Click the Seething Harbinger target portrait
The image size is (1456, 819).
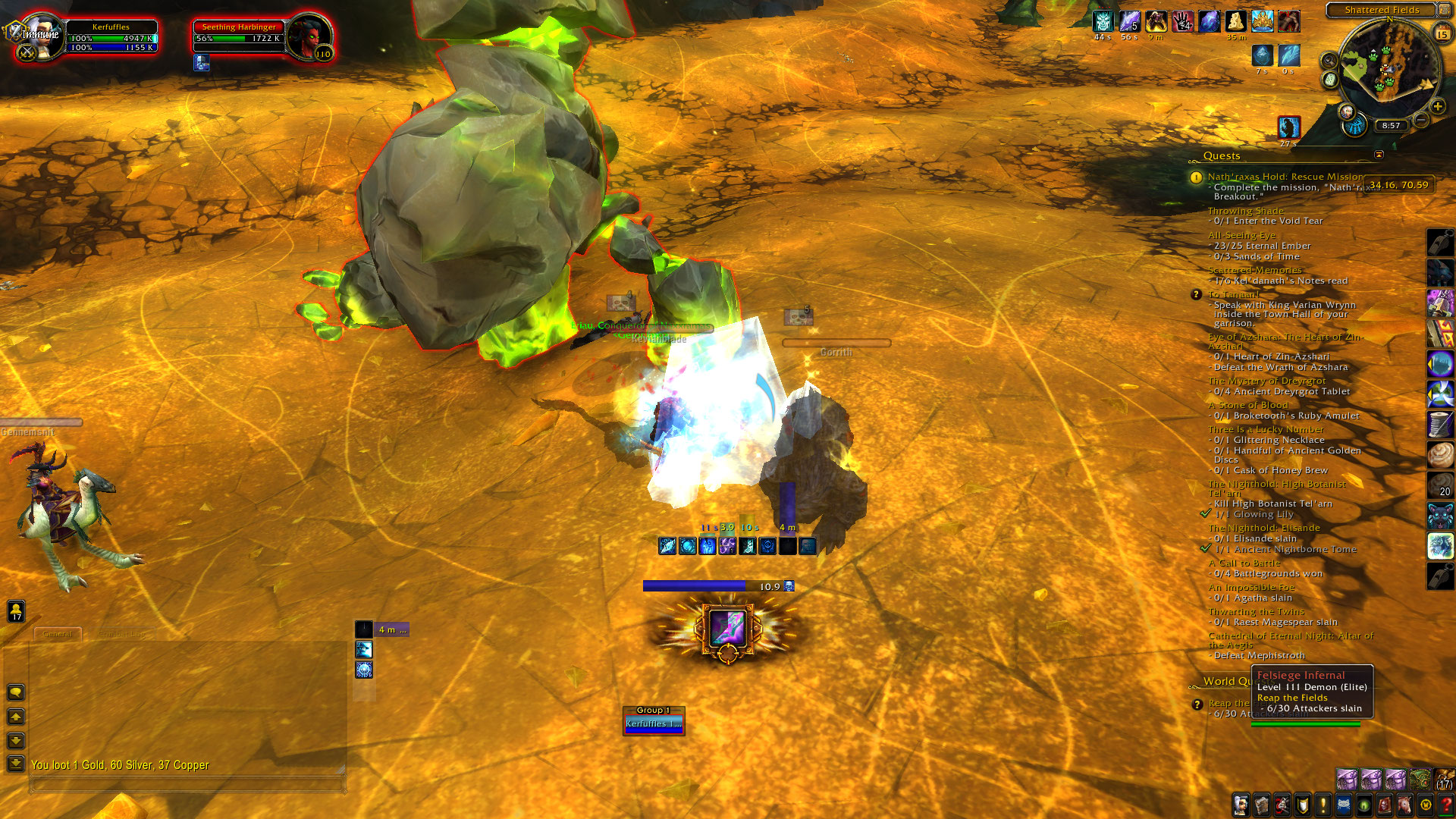click(x=309, y=36)
